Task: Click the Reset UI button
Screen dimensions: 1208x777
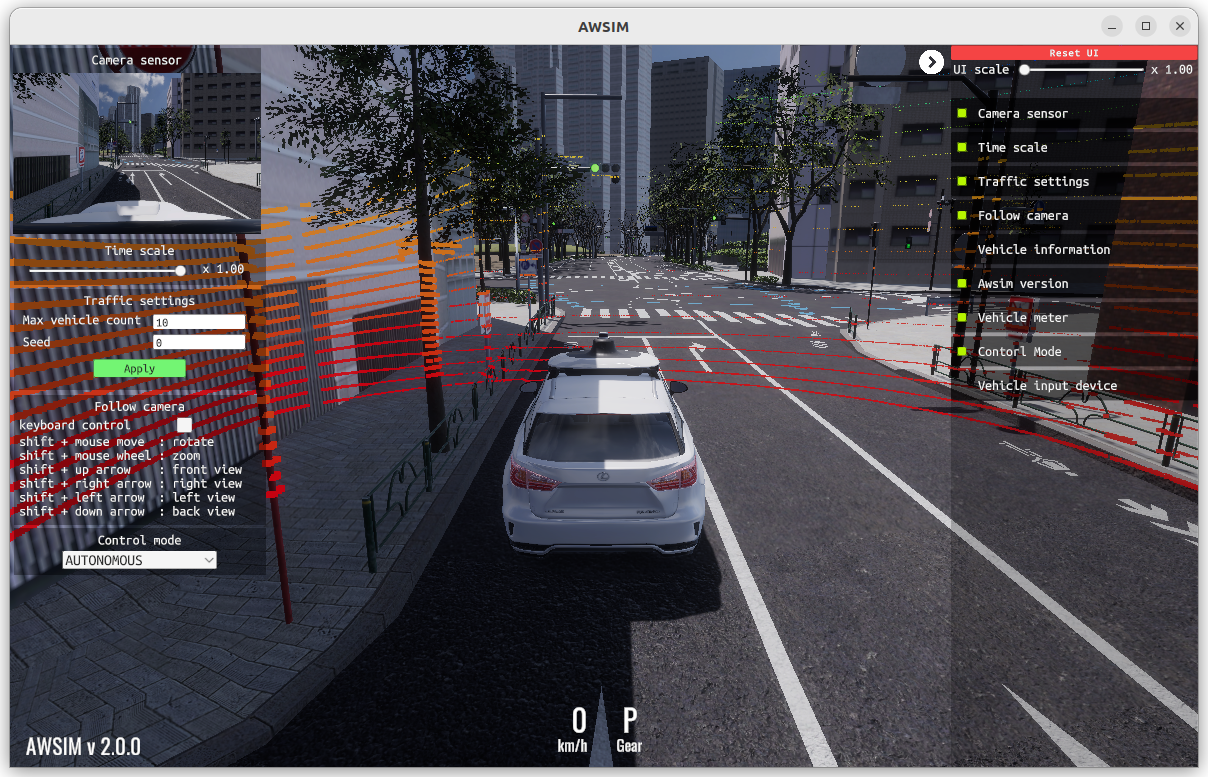Action: pyautogui.click(x=1073, y=53)
